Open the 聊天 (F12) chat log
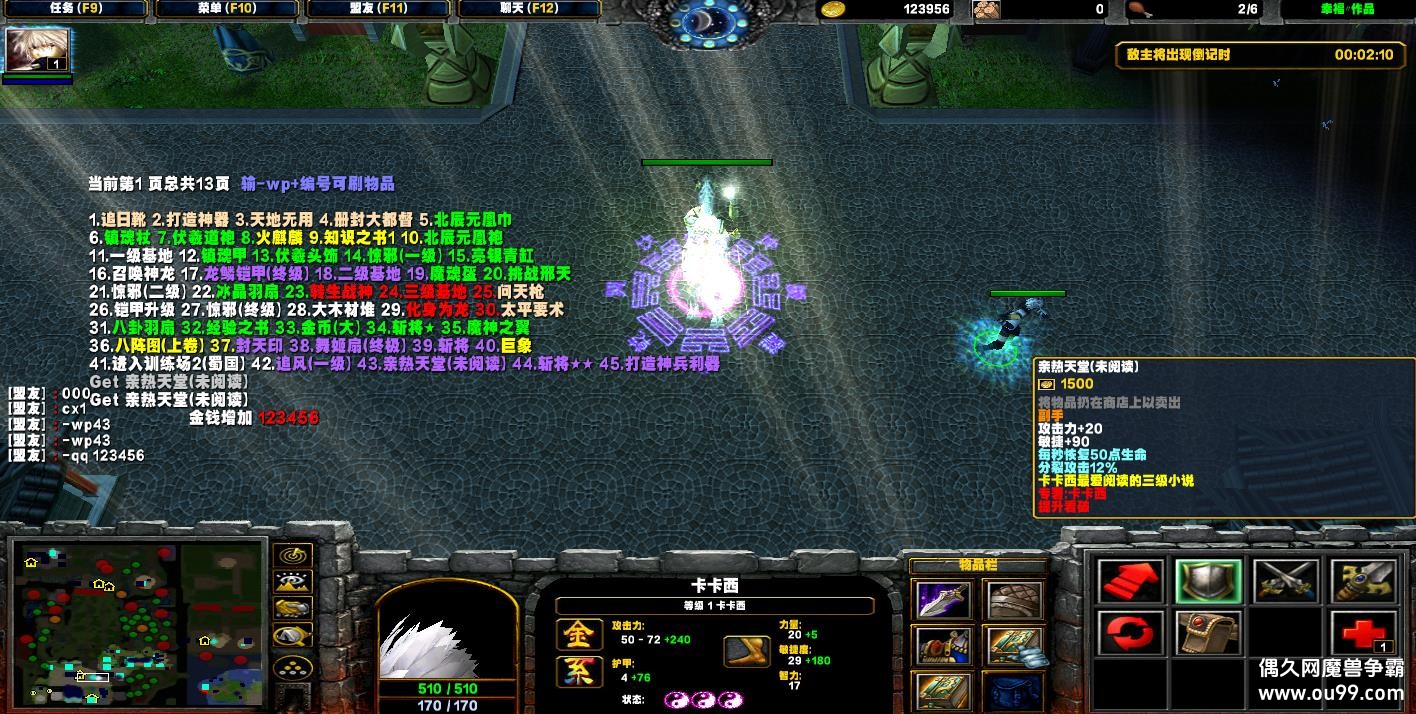The height and width of the screenshot is (714, 1416). coord(528,9)
